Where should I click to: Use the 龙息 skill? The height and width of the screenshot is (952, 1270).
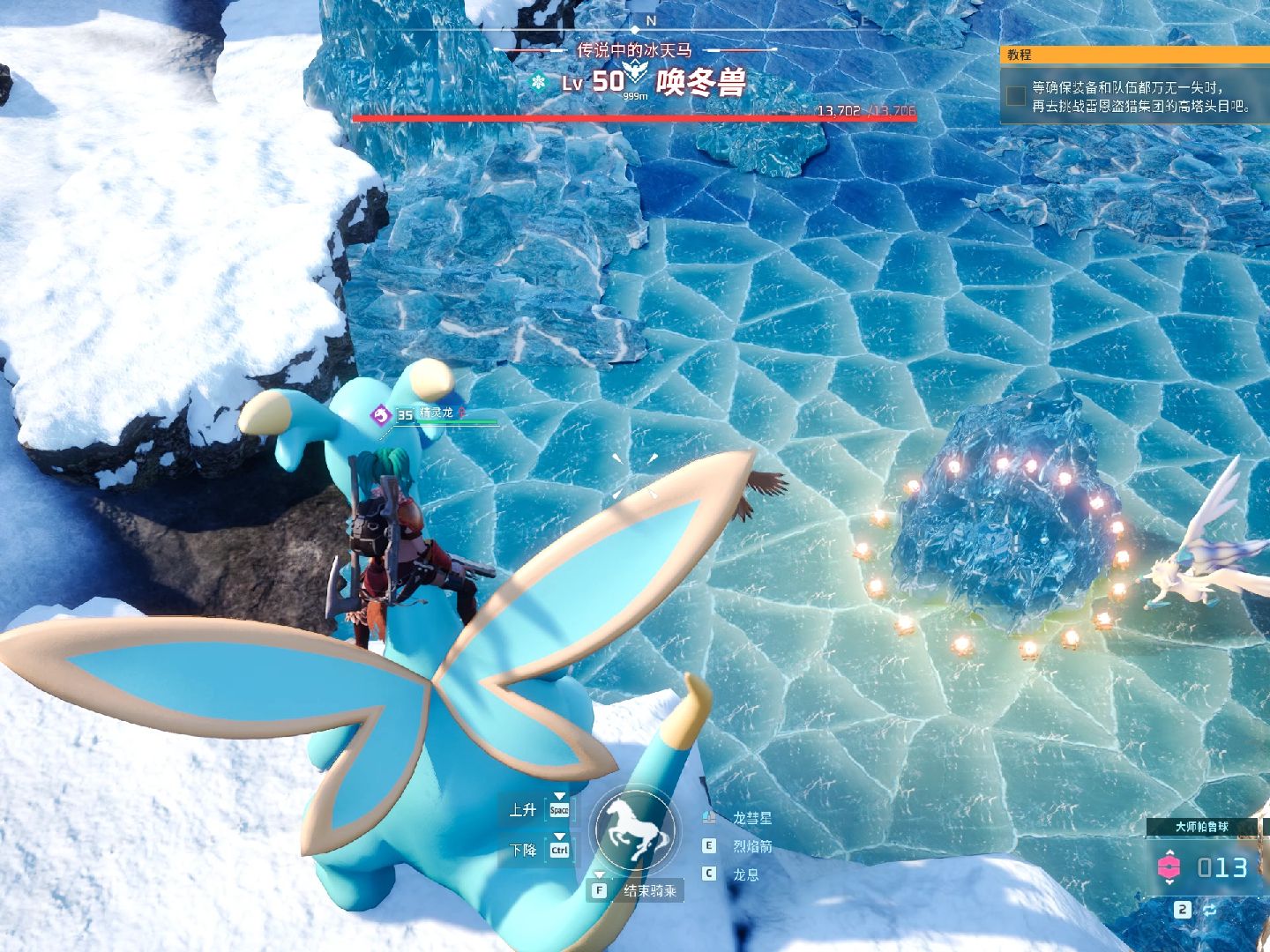[x=745, y=874]
